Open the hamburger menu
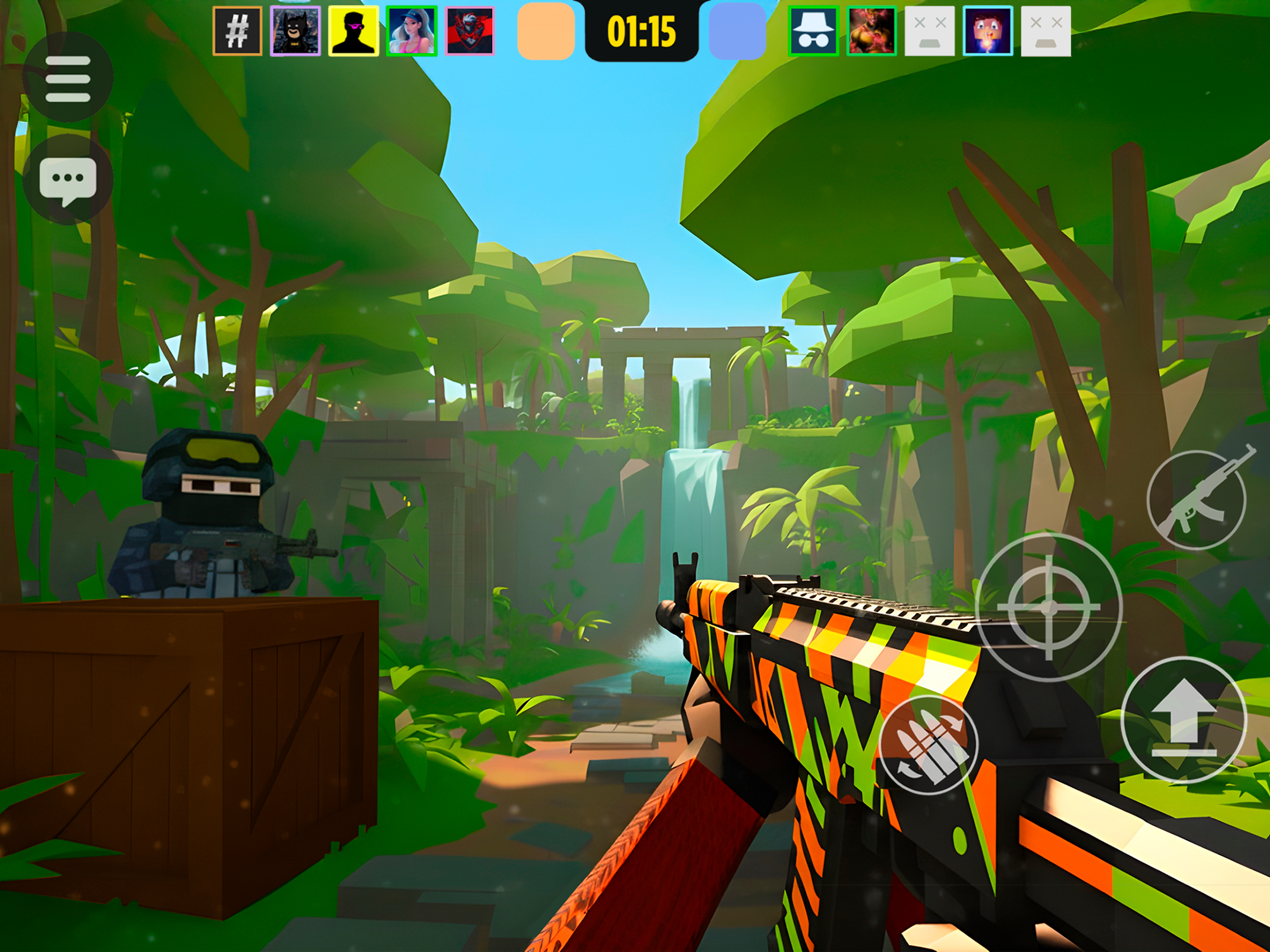The width and height of the screenshot is (1270, 952). [68, 78]
